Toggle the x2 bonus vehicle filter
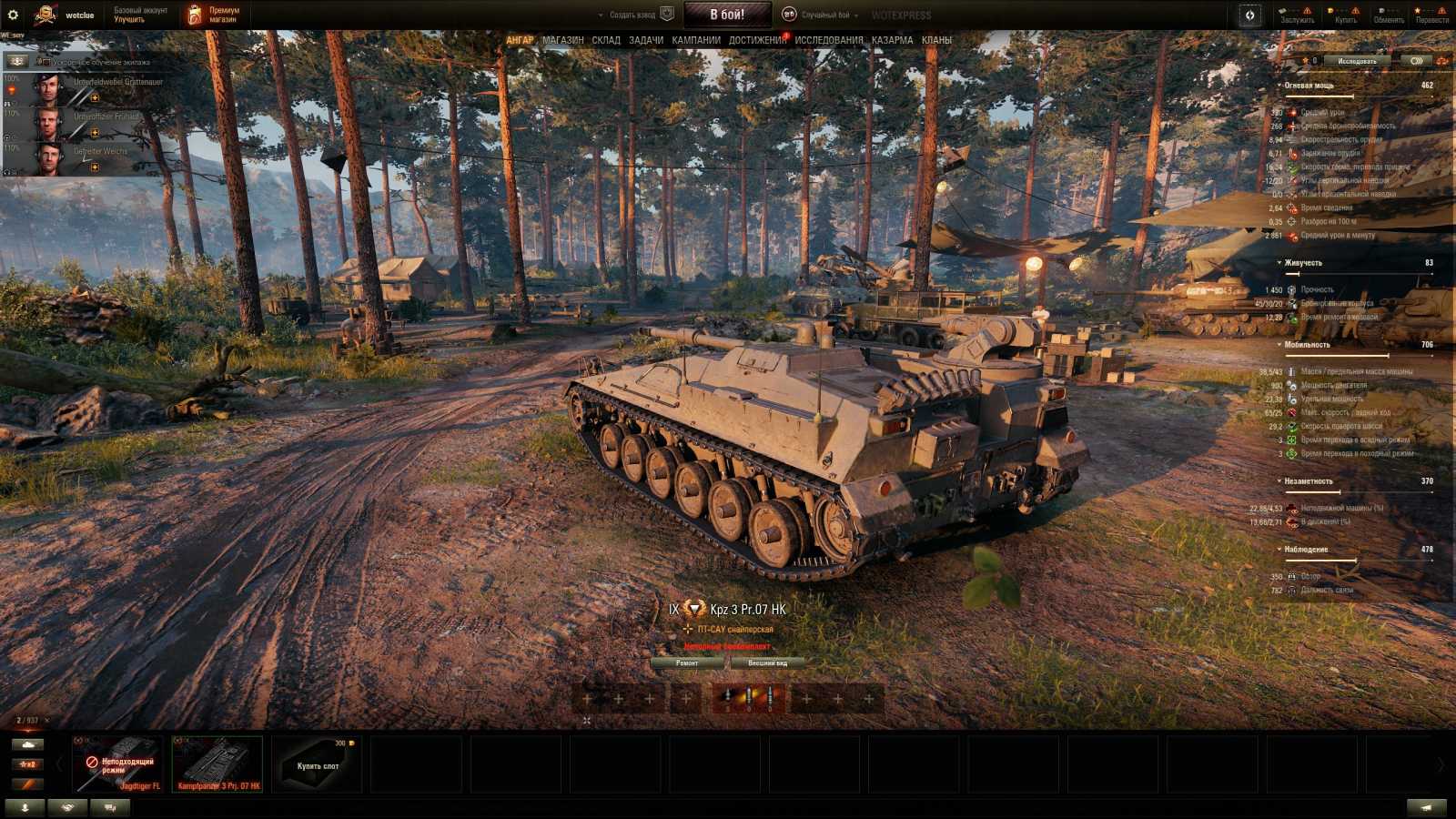This screenshot has height=819, width=1456. (27, 763)
